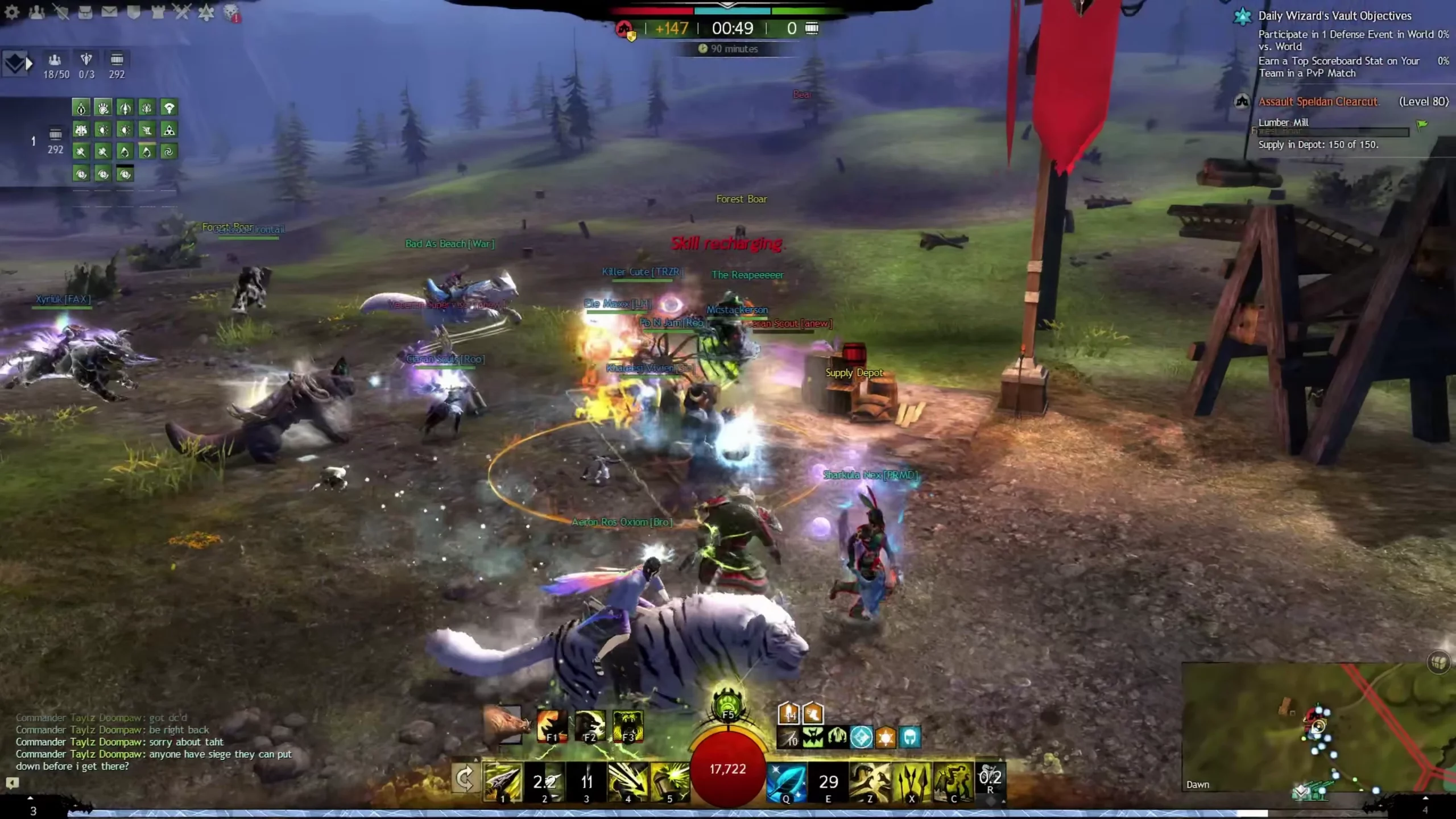The width and height of the screenshot is (1456, 819).
Task: Open the game menu gear icon
Action: point(12,12)
